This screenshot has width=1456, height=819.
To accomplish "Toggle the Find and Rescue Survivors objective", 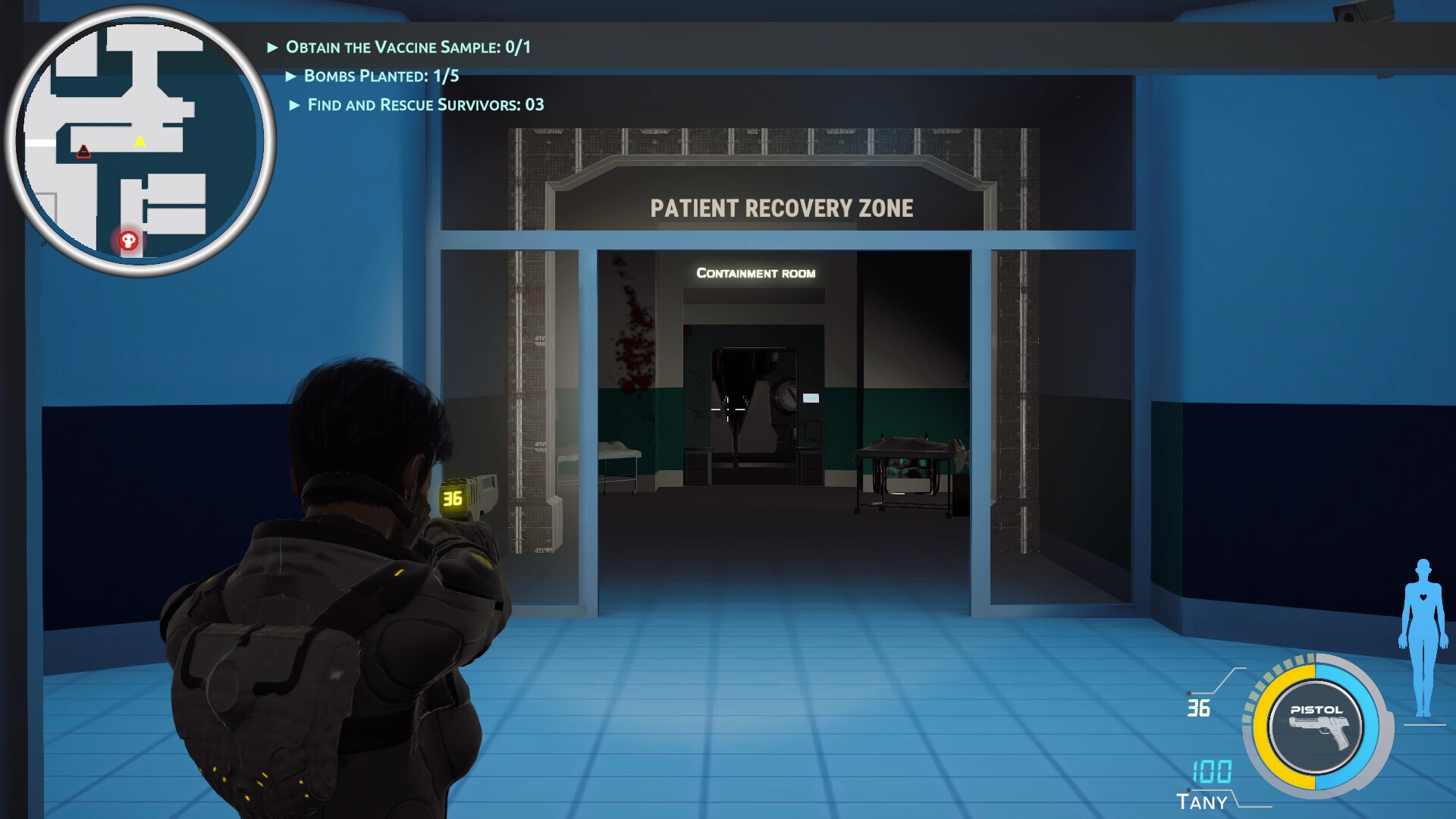I will pos(425,105).
